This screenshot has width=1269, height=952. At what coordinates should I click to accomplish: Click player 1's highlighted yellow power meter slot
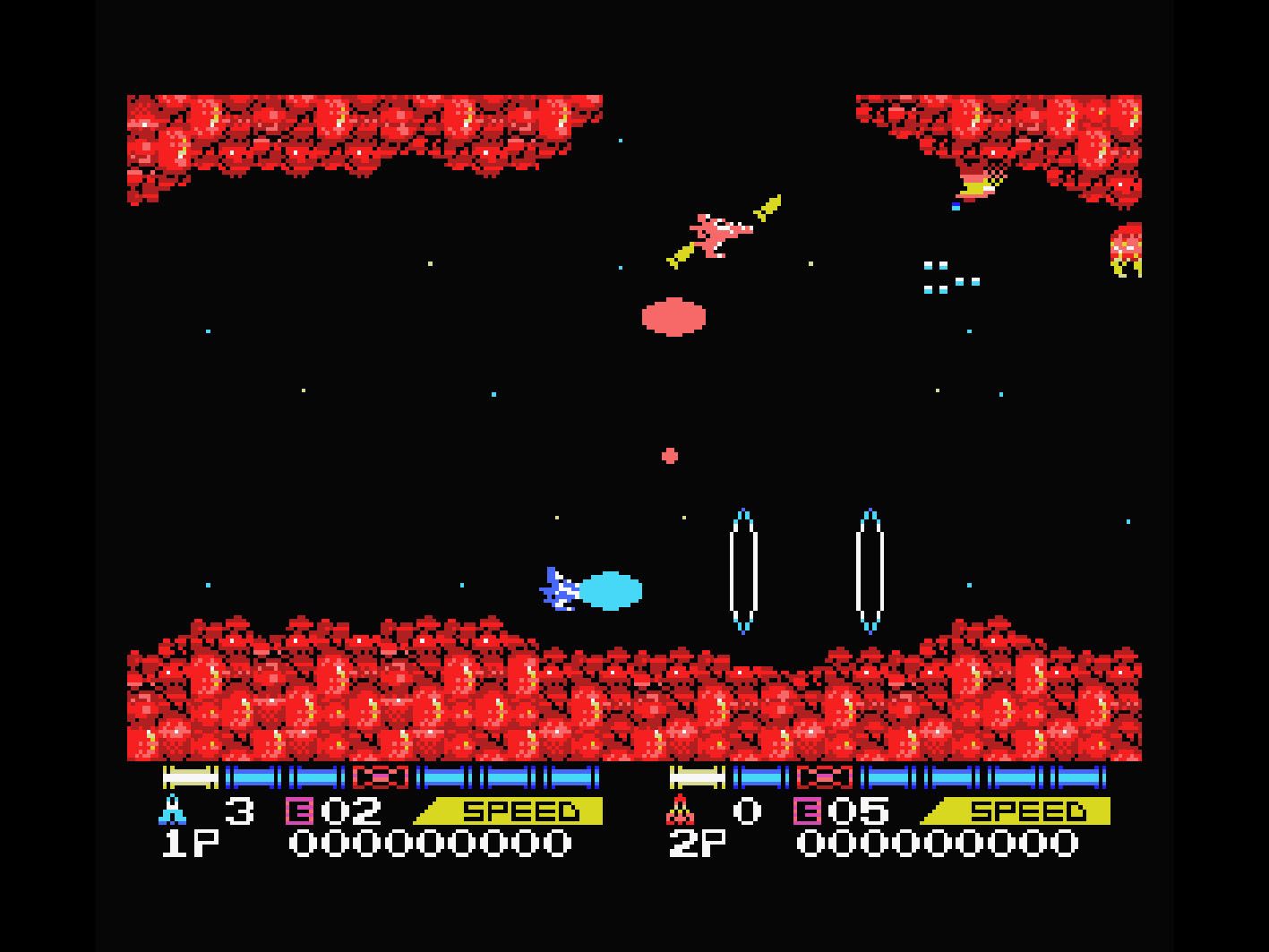coord(191,776)
